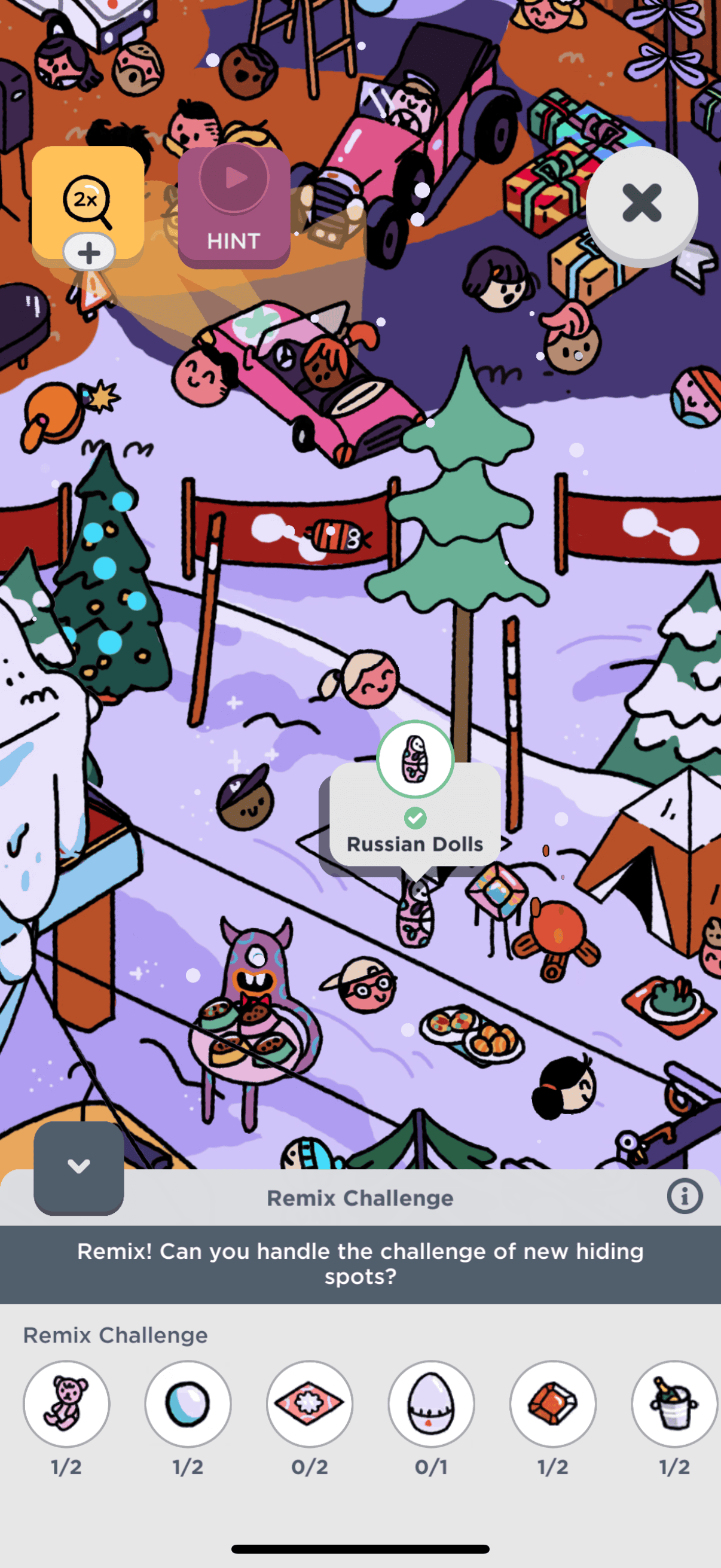Use the HINT button
Screen dimensions: 721x1568
pos(234,208)
